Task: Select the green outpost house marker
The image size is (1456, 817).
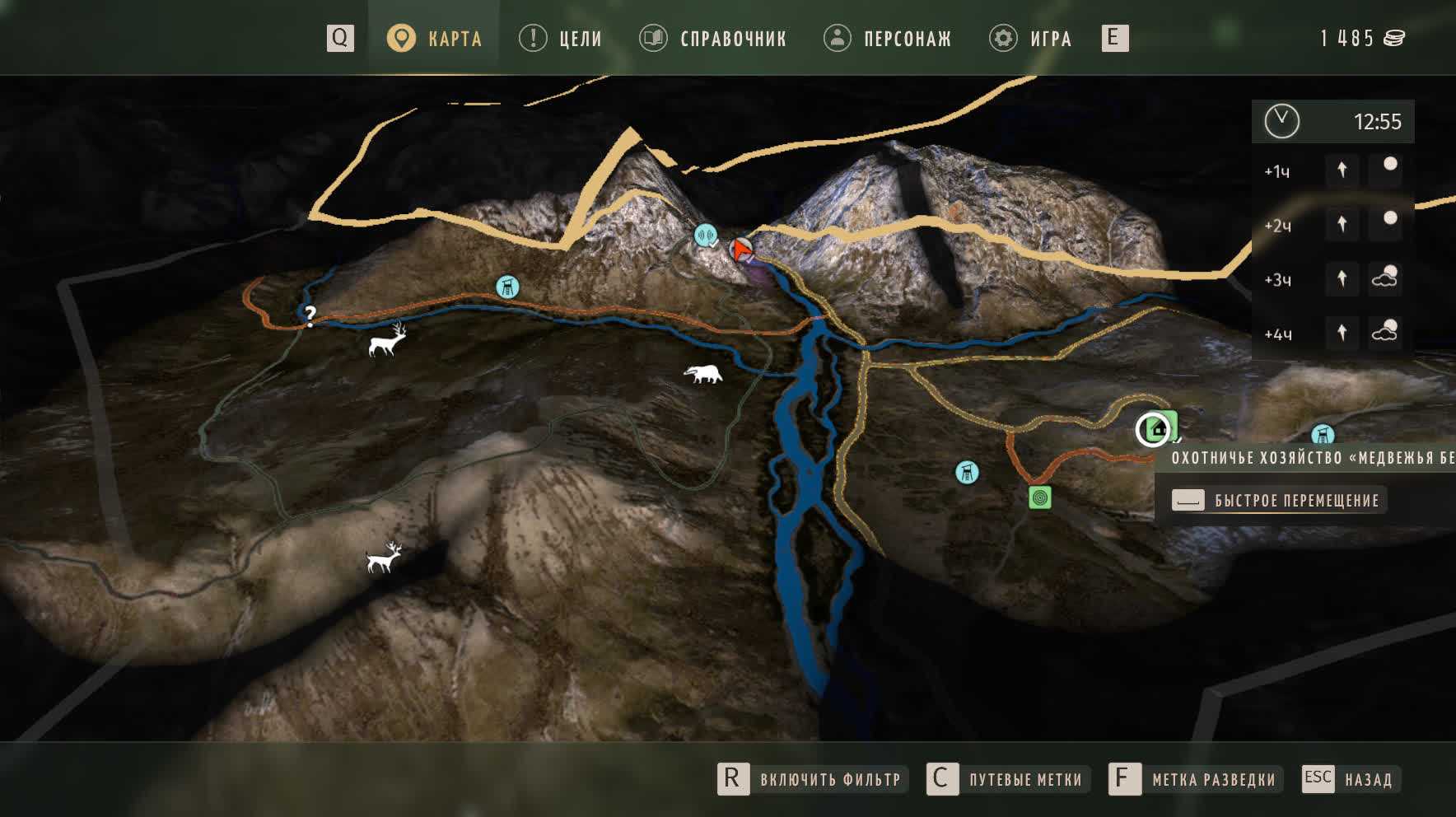Action: tap(1160, 428)
